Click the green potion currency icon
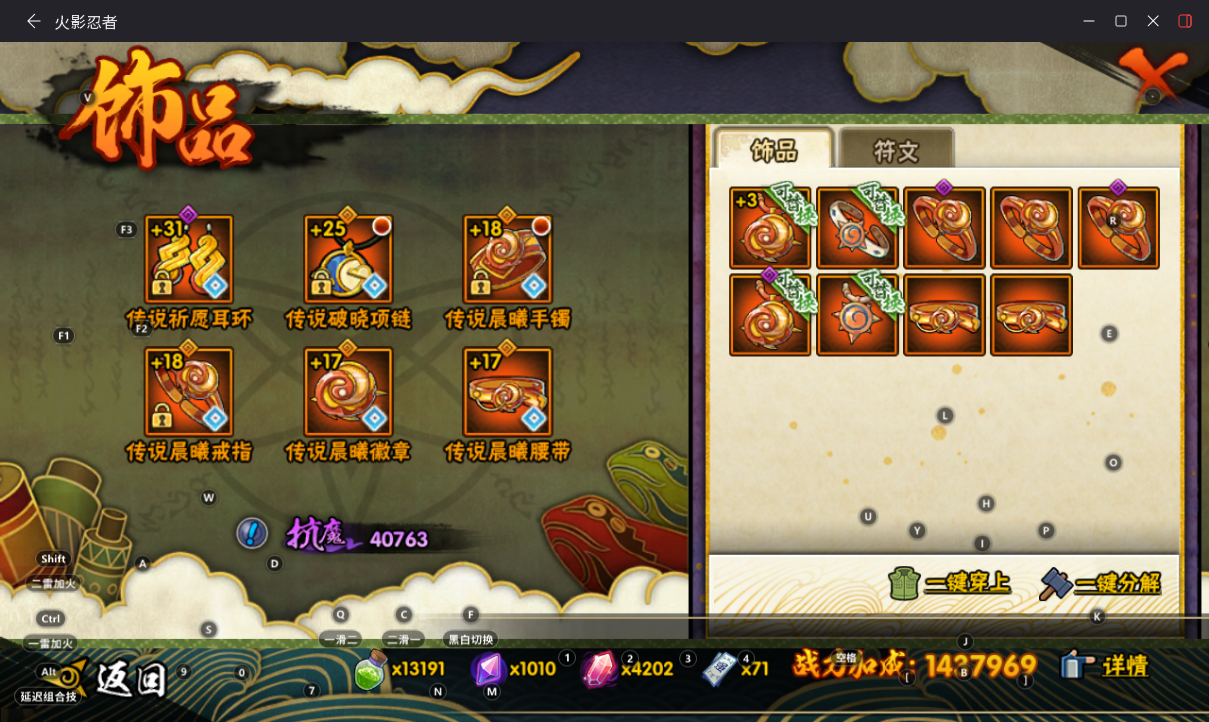The height and width of the screenshot is (722, 1209). [371, 671]
